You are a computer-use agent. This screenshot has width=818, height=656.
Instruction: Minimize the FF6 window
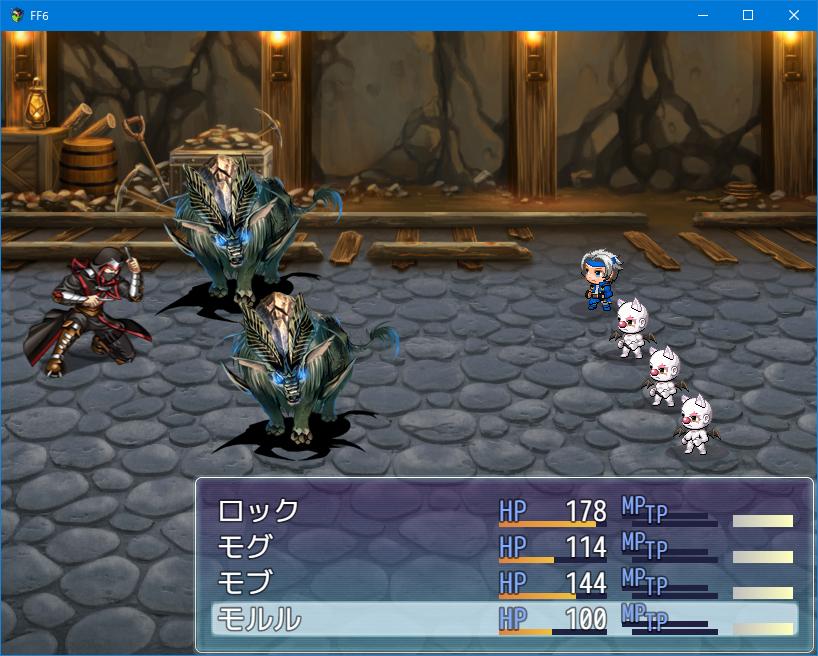[x=702, y=15]
